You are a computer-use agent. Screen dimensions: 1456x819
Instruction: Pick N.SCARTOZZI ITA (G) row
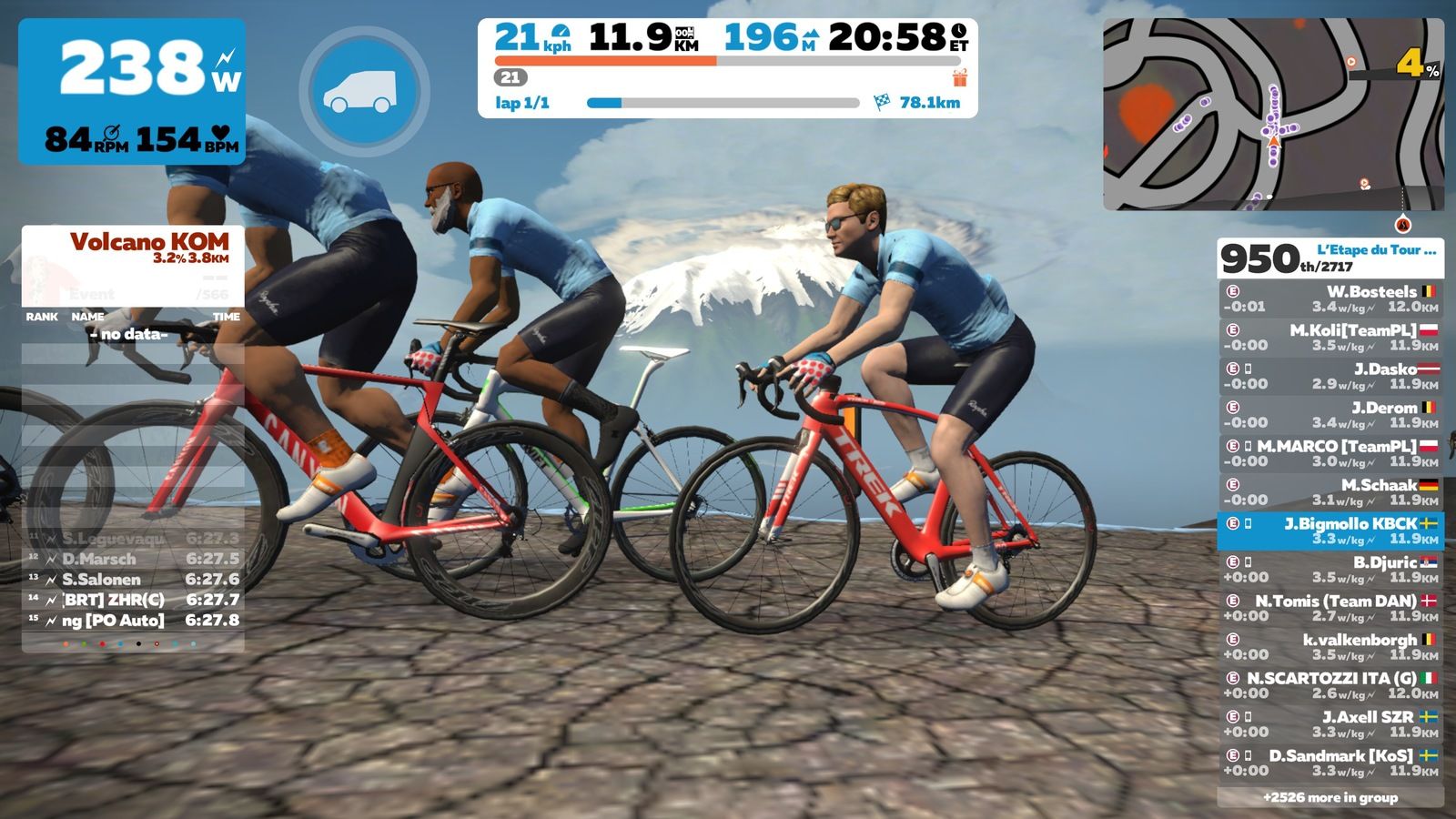pyautogui.click(x=1330, y=685)
